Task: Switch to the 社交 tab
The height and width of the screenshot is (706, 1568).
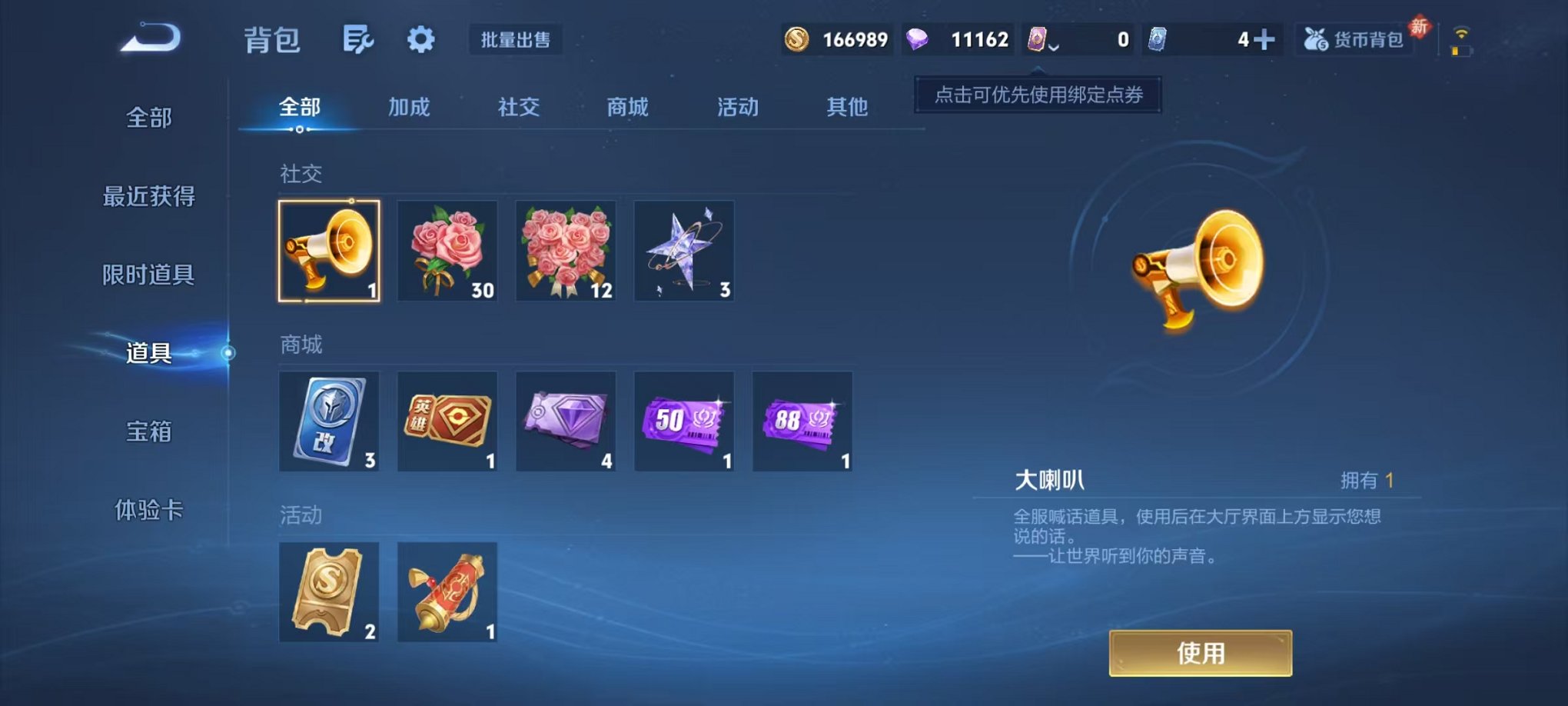Action: coord(517,108)
